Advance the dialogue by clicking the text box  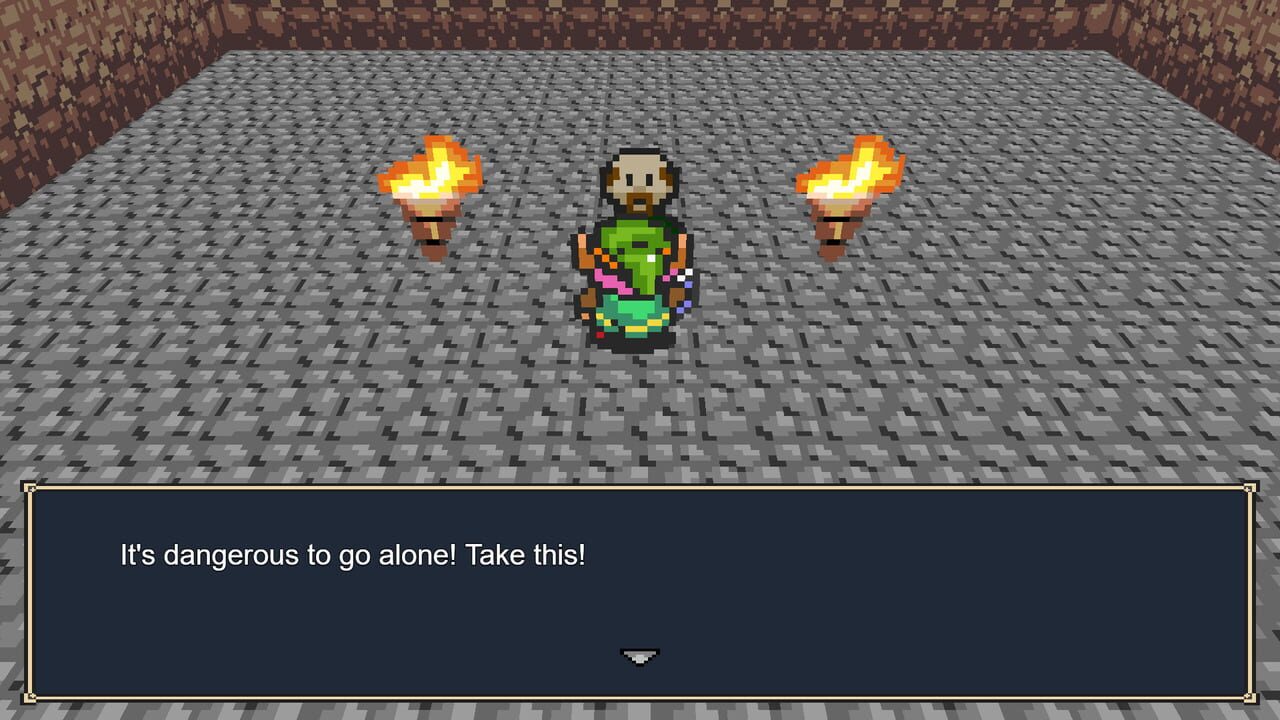(x=640, y=600)
